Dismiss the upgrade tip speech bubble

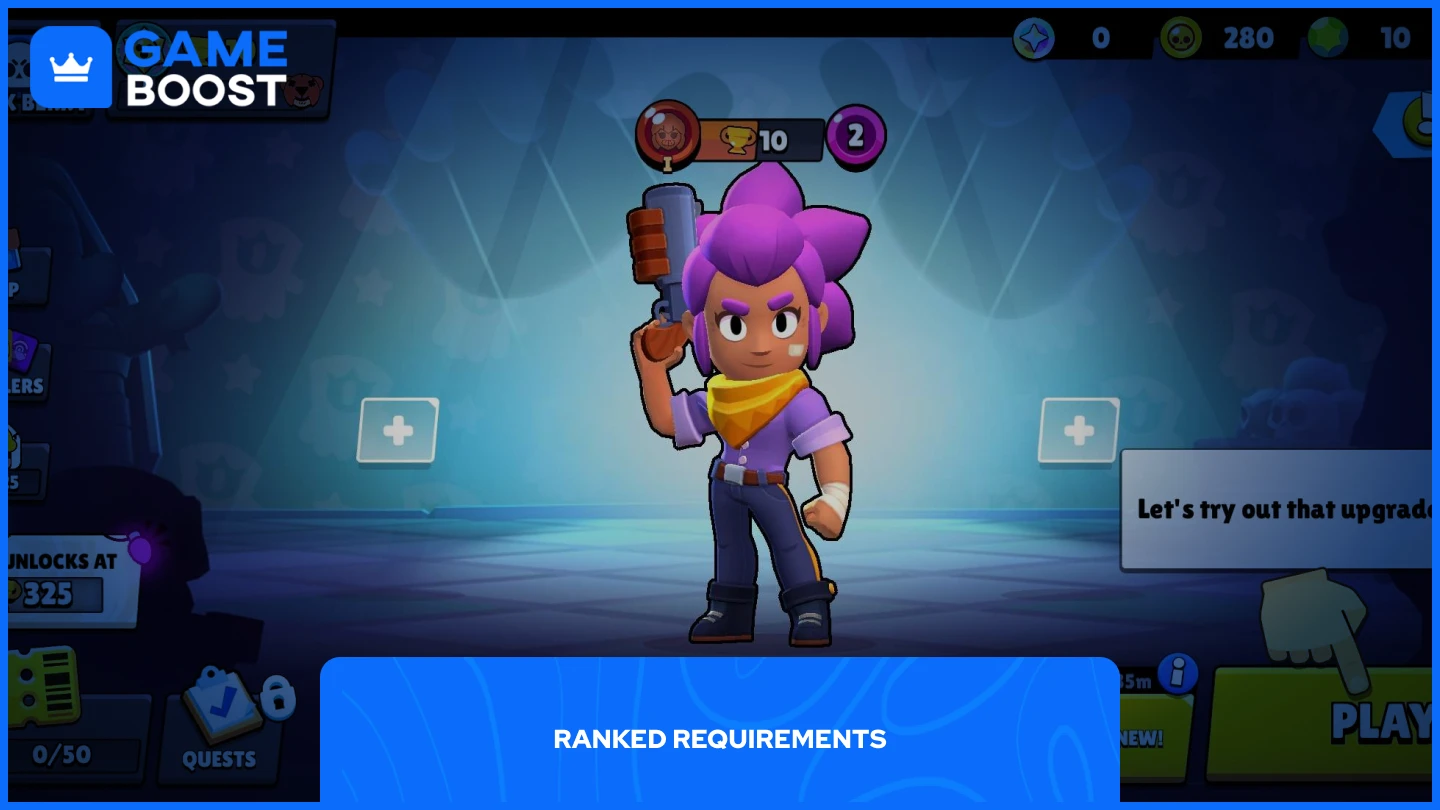point(1280,508)
